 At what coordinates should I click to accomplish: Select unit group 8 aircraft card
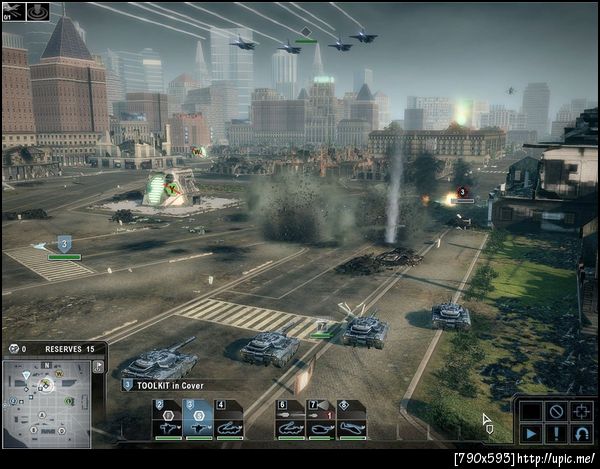tap(352, 420)
